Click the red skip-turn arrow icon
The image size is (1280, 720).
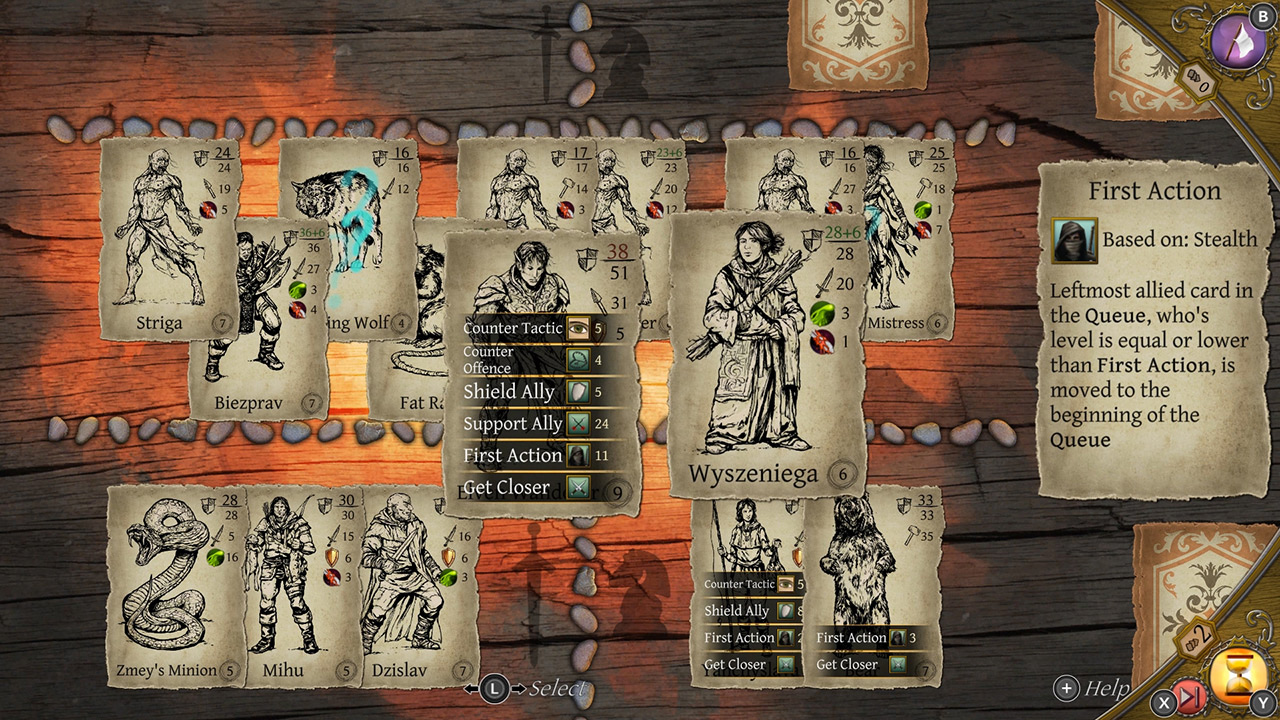pos(1188,695)
